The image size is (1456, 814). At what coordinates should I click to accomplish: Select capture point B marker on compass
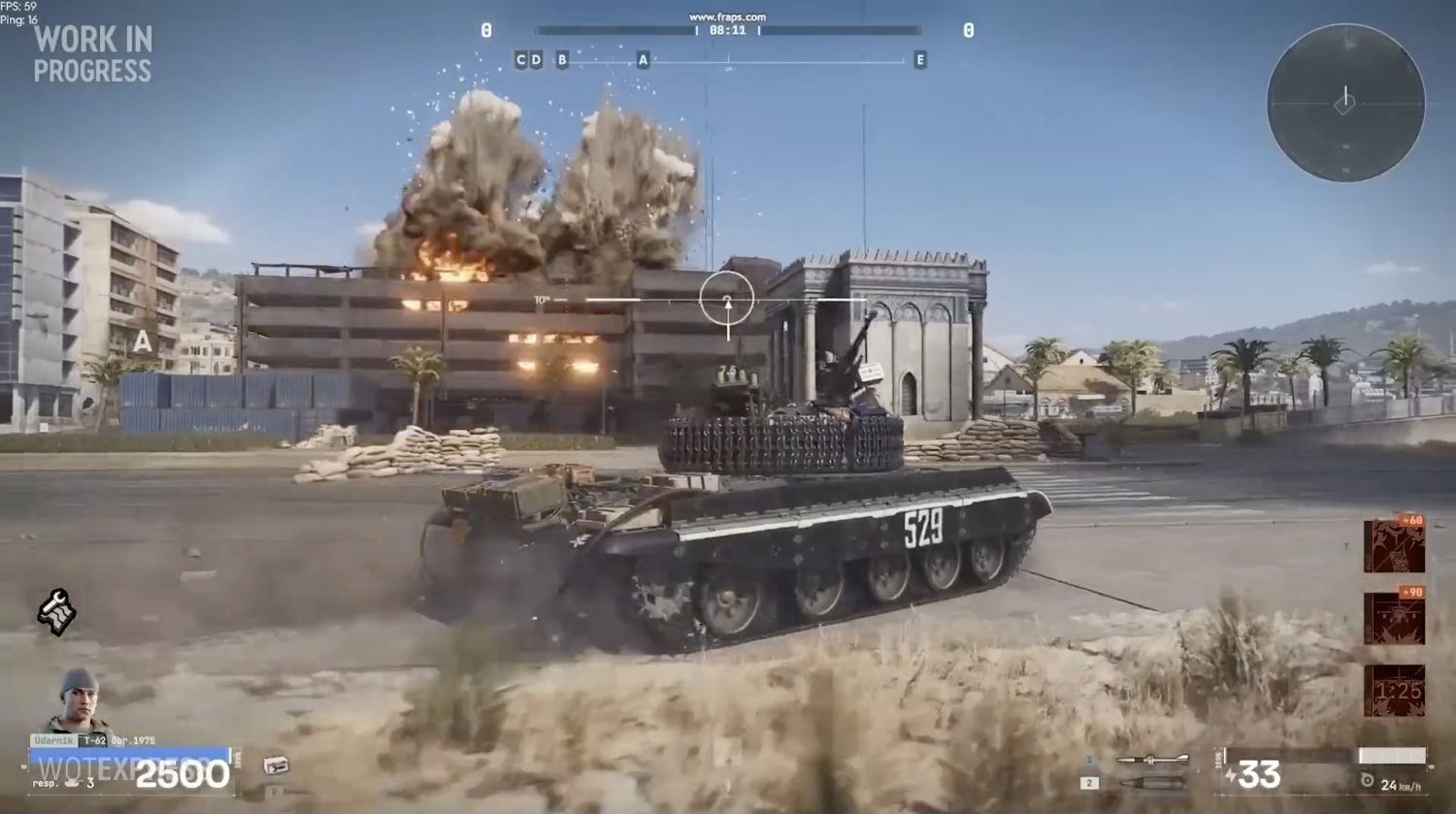pos(562,60)
